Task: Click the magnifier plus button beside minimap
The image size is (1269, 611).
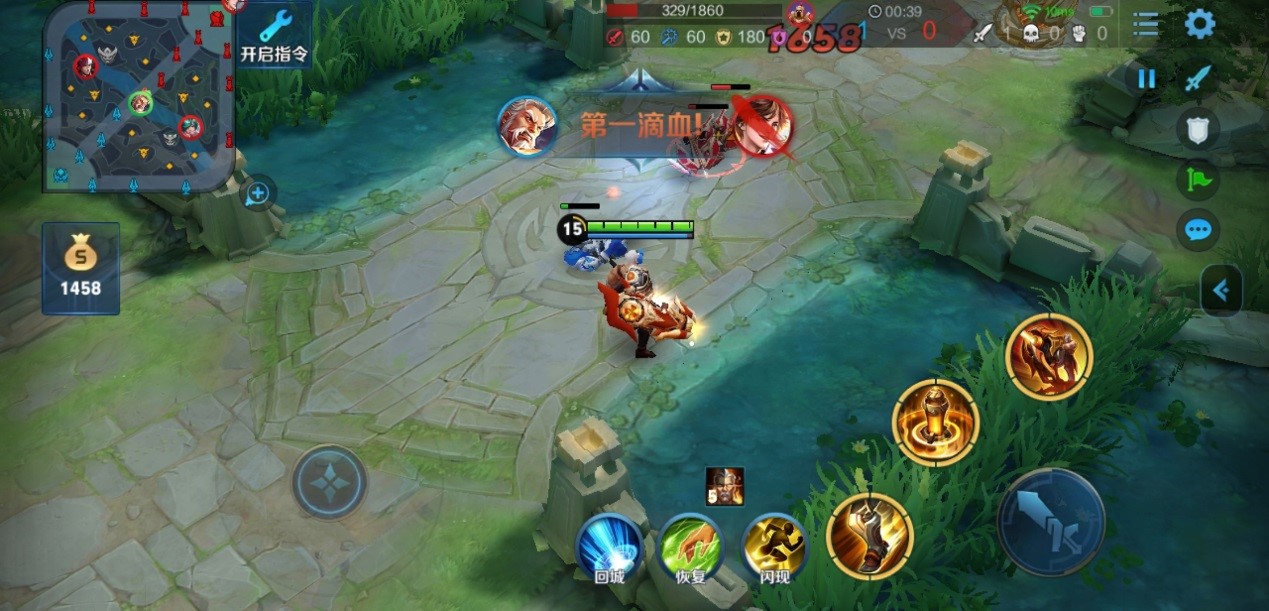Action: (258, 193)
